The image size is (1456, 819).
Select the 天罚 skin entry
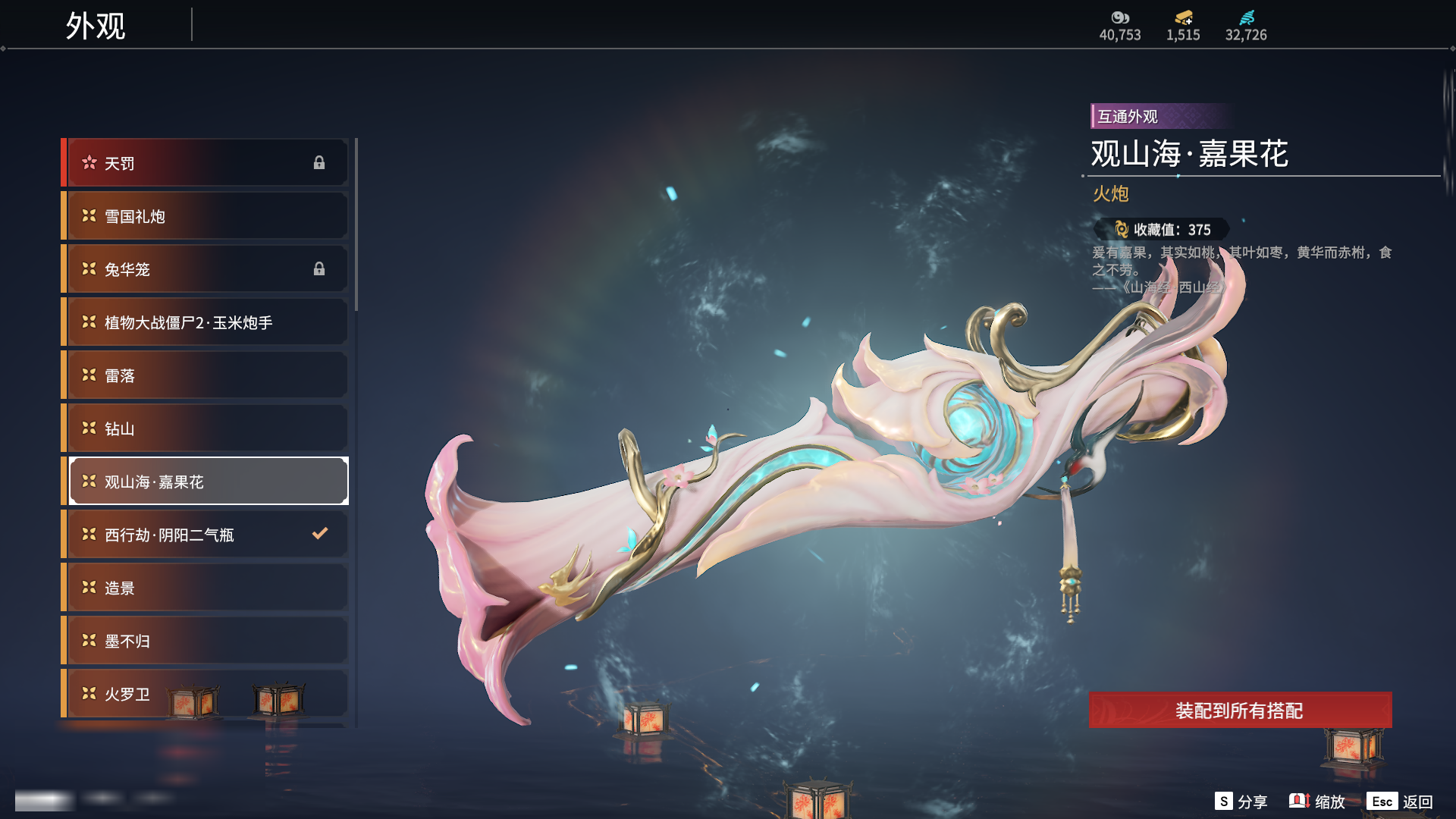click(206, 163)
